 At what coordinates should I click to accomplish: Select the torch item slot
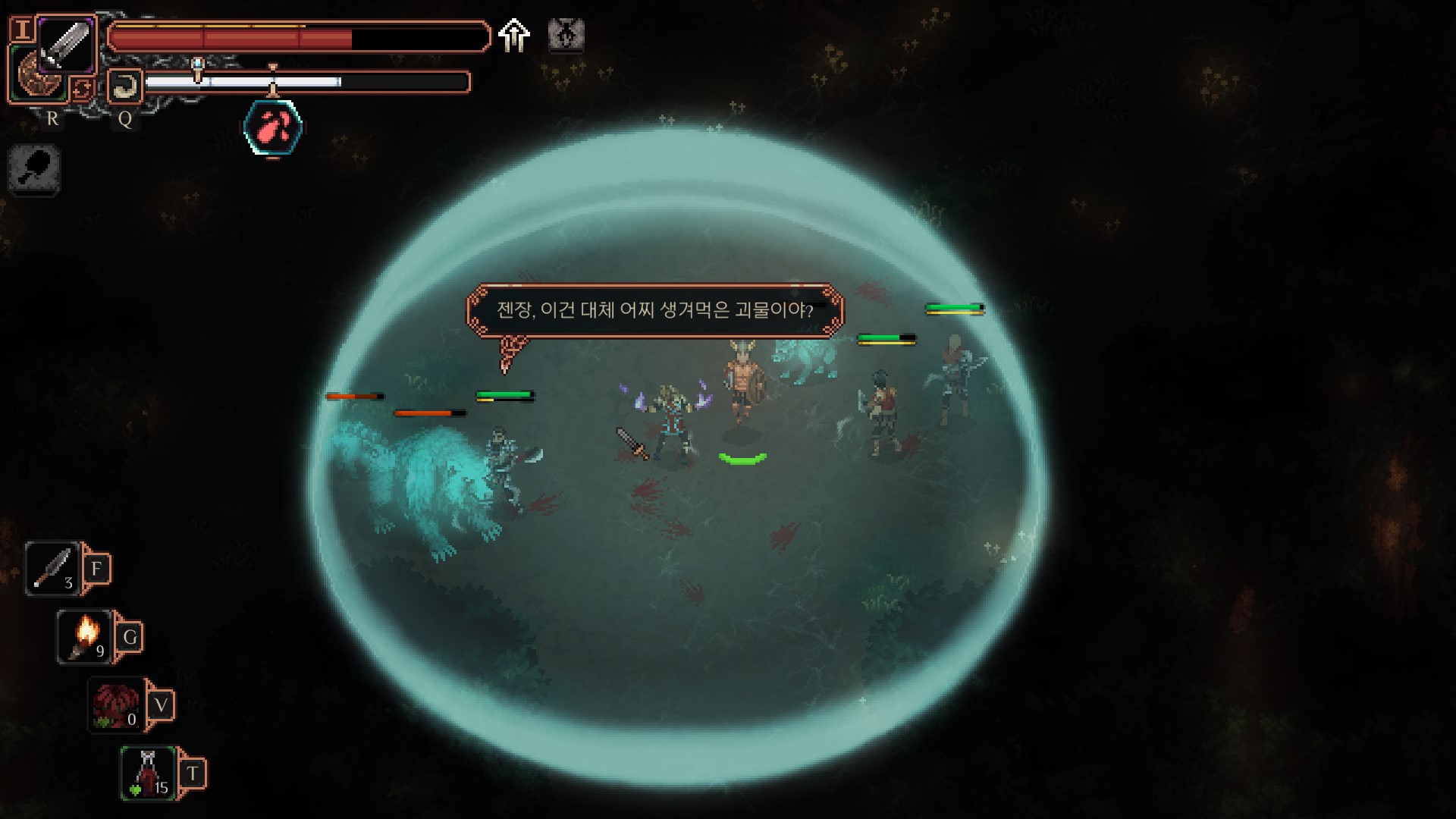(85, 635)
